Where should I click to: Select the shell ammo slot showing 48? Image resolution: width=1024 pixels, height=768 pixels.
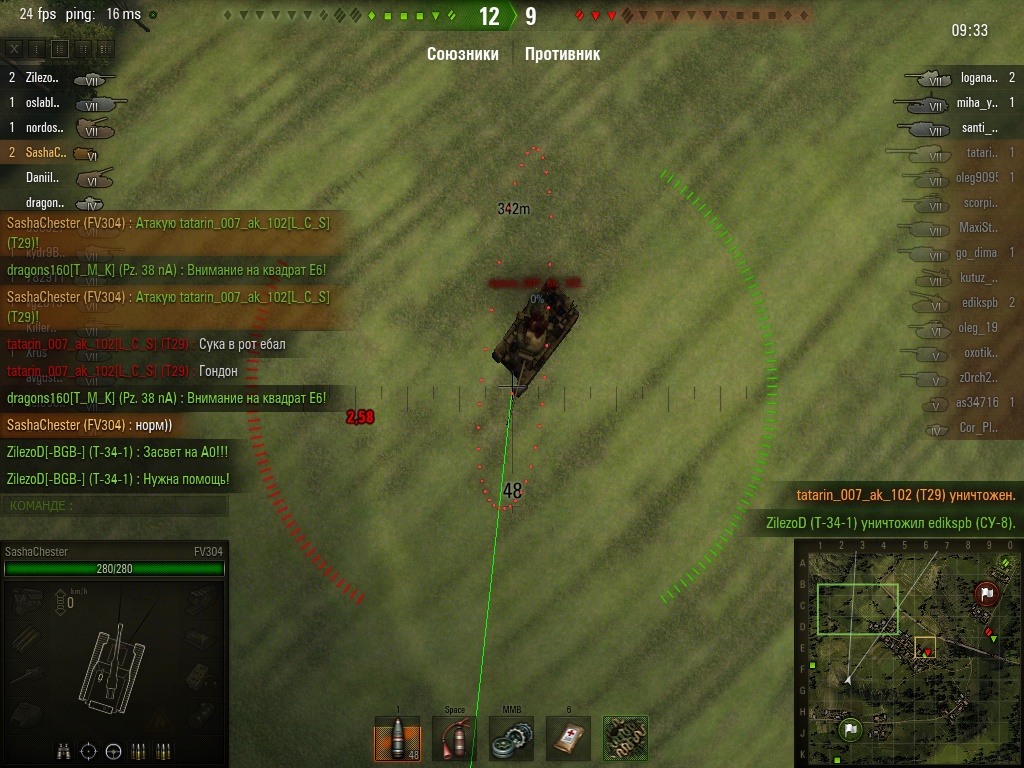click(397, 739)
